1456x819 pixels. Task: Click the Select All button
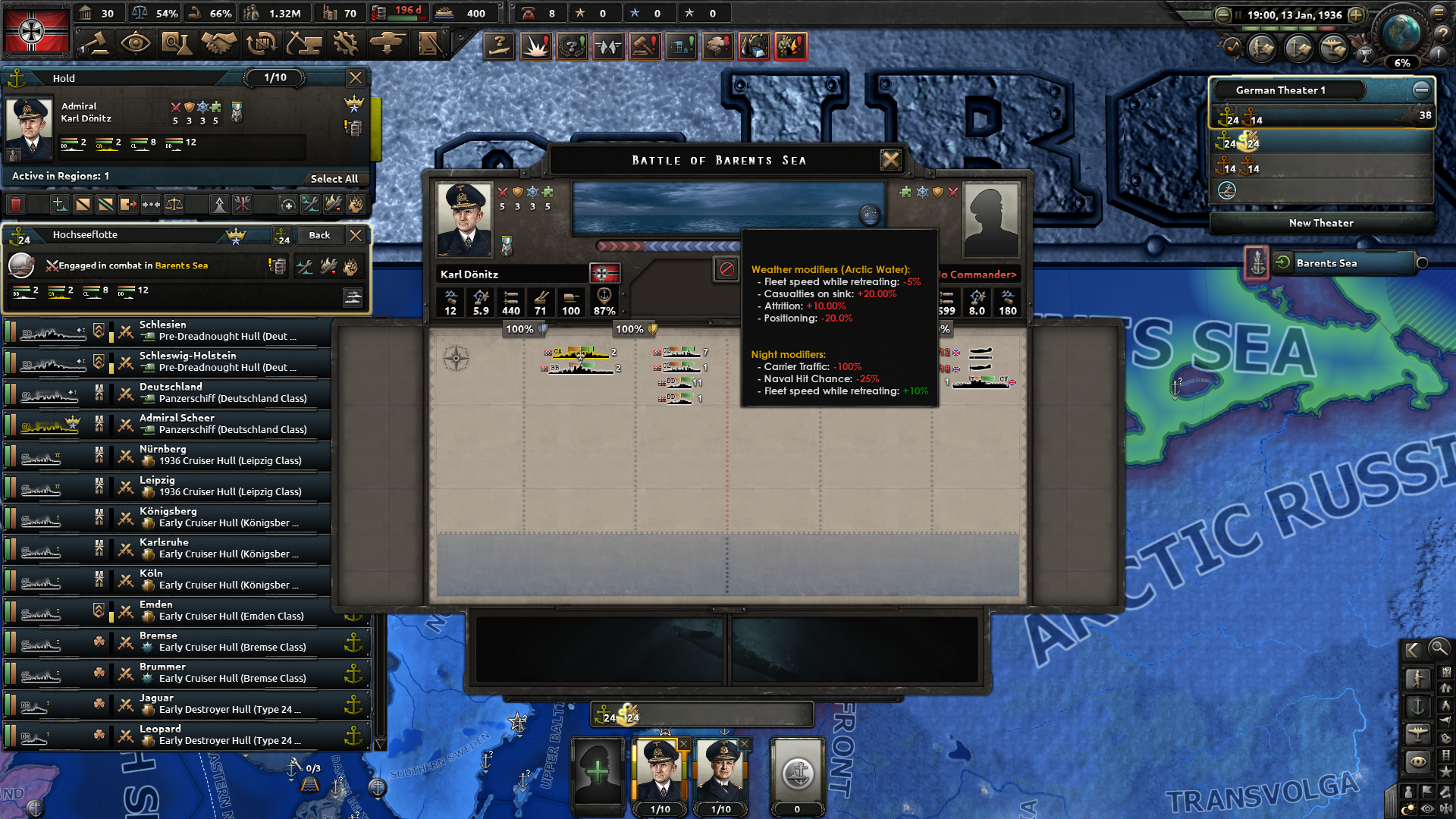[335, 179]
